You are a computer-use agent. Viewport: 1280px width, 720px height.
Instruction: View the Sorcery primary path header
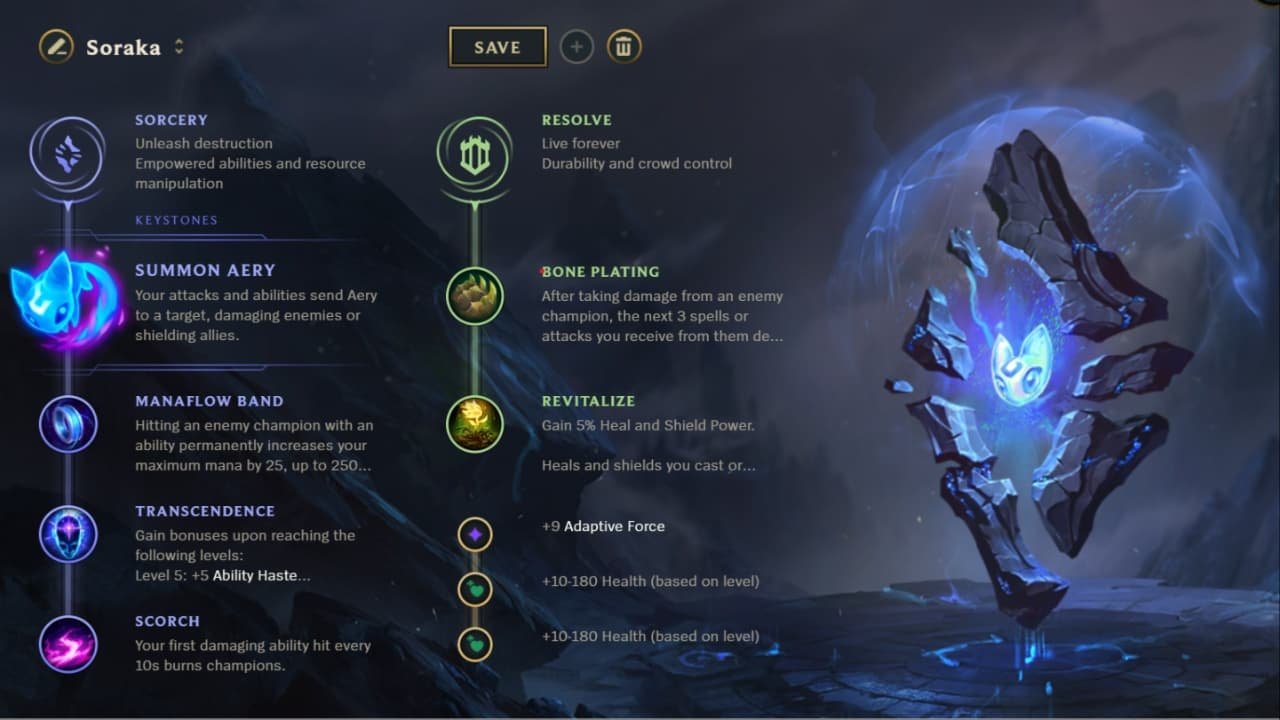(171, 119)
